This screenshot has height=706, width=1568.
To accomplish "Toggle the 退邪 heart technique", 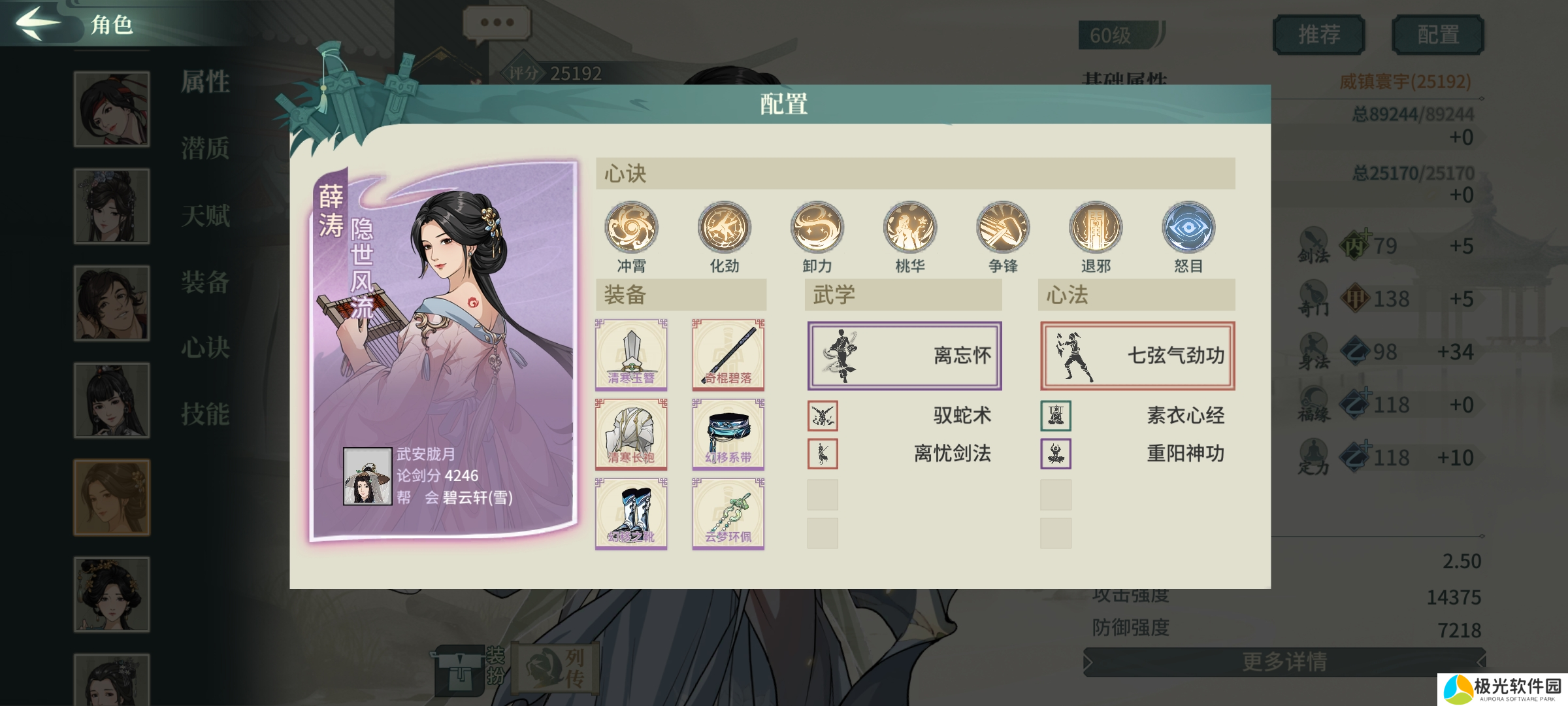I will [1096, 227].
